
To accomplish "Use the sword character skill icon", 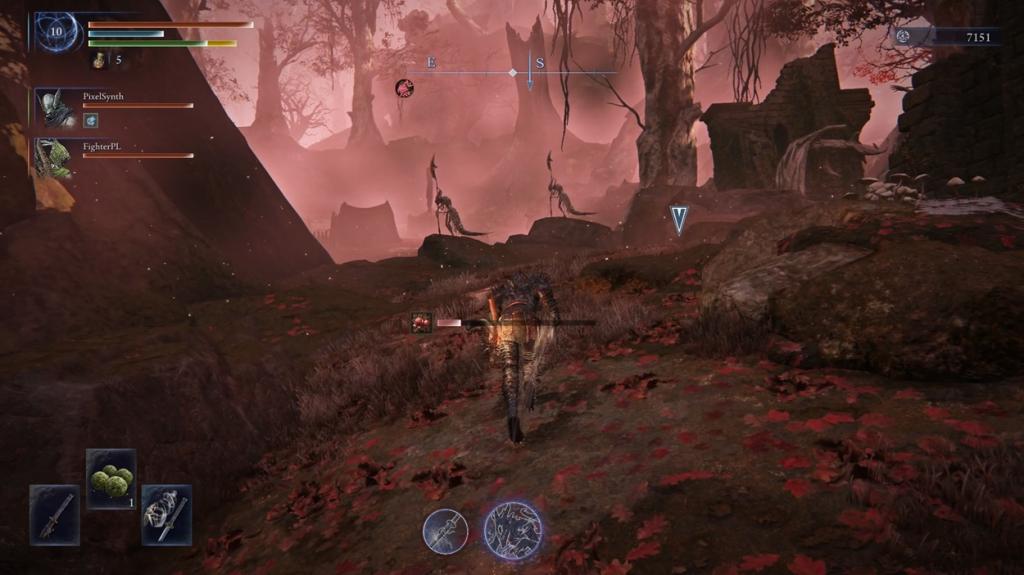I will 445,531.
